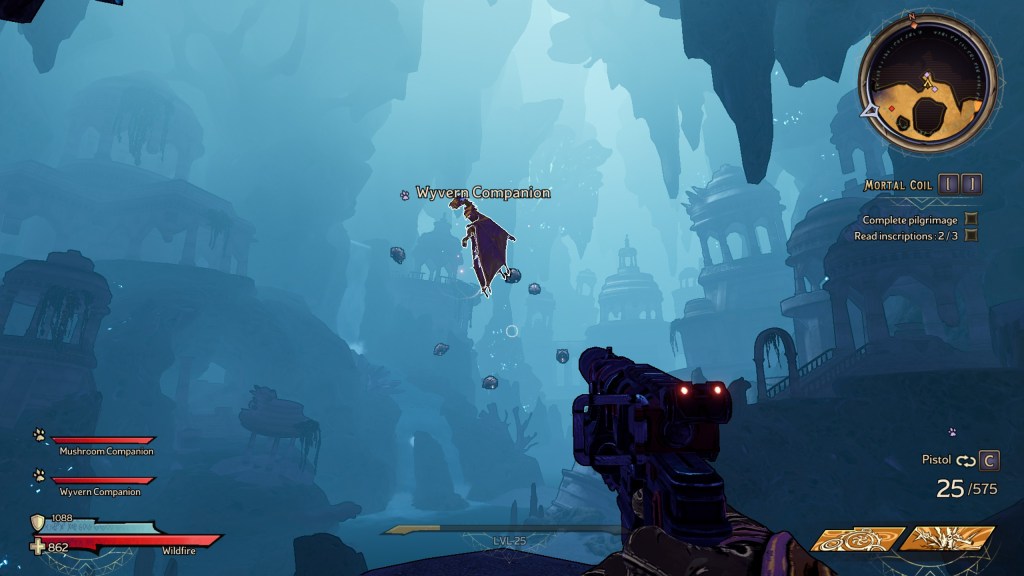
Task: Click the Pistol weapon swap arrows icon
Action: pyautogui.click(x=965, y=460)
